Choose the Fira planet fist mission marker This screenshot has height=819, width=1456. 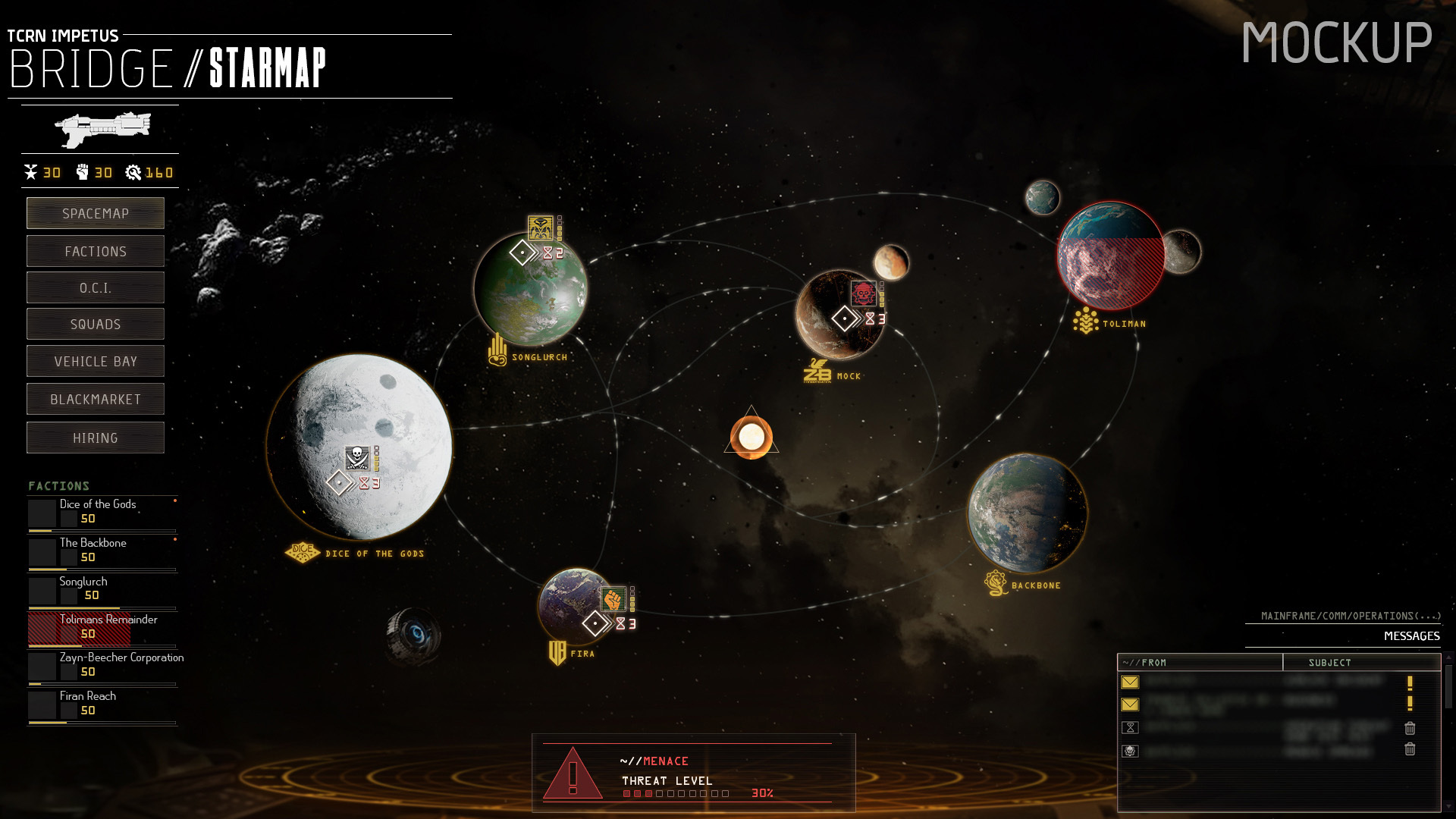[613, 600]
